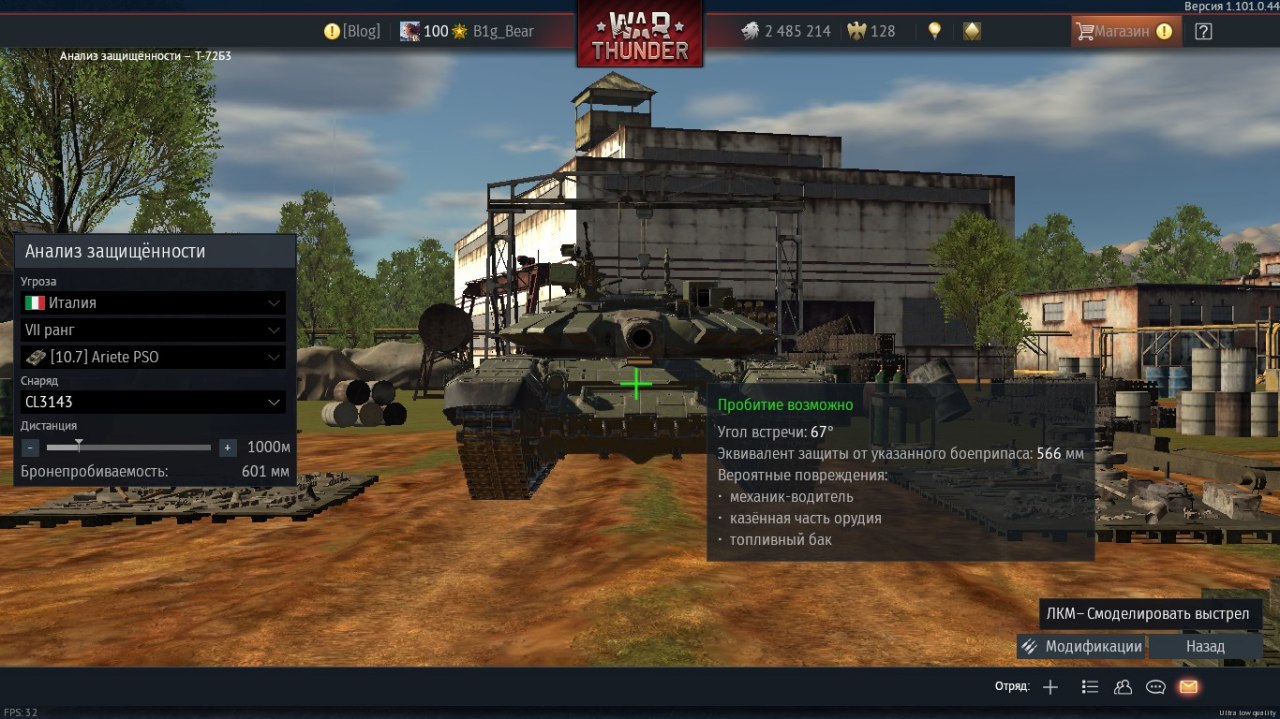This screenshot has height=719, width=1280.
Task: Open the glowing mail envelope
Action: point(1188,687)
